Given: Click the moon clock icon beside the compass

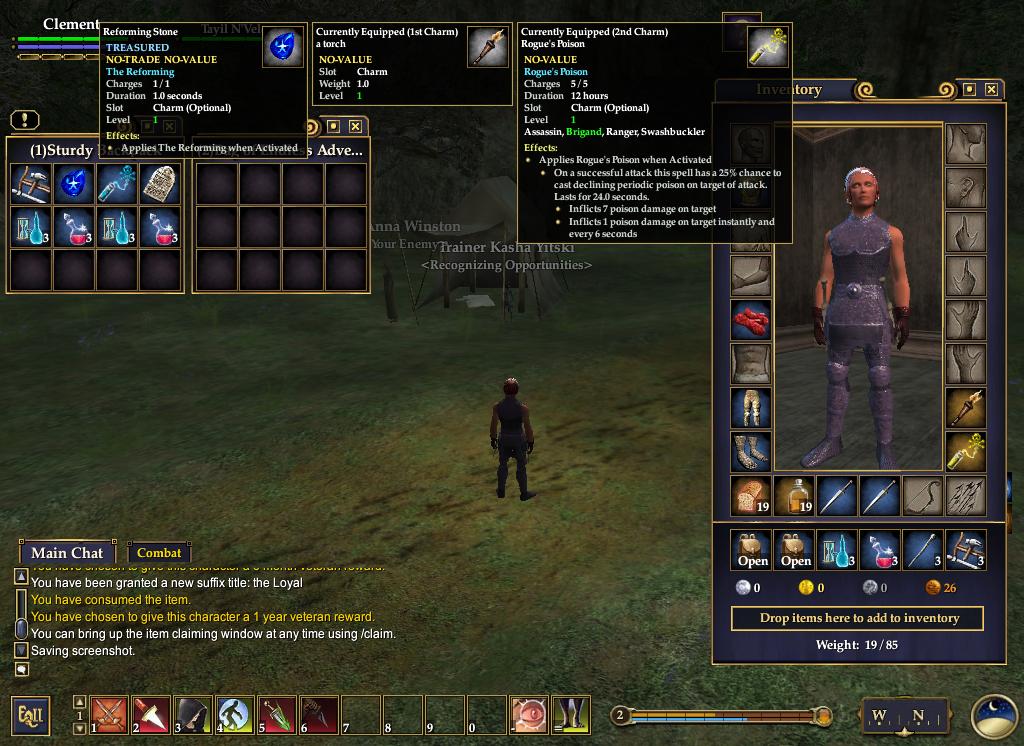Looking at the screenshot, I should (993, 715).
